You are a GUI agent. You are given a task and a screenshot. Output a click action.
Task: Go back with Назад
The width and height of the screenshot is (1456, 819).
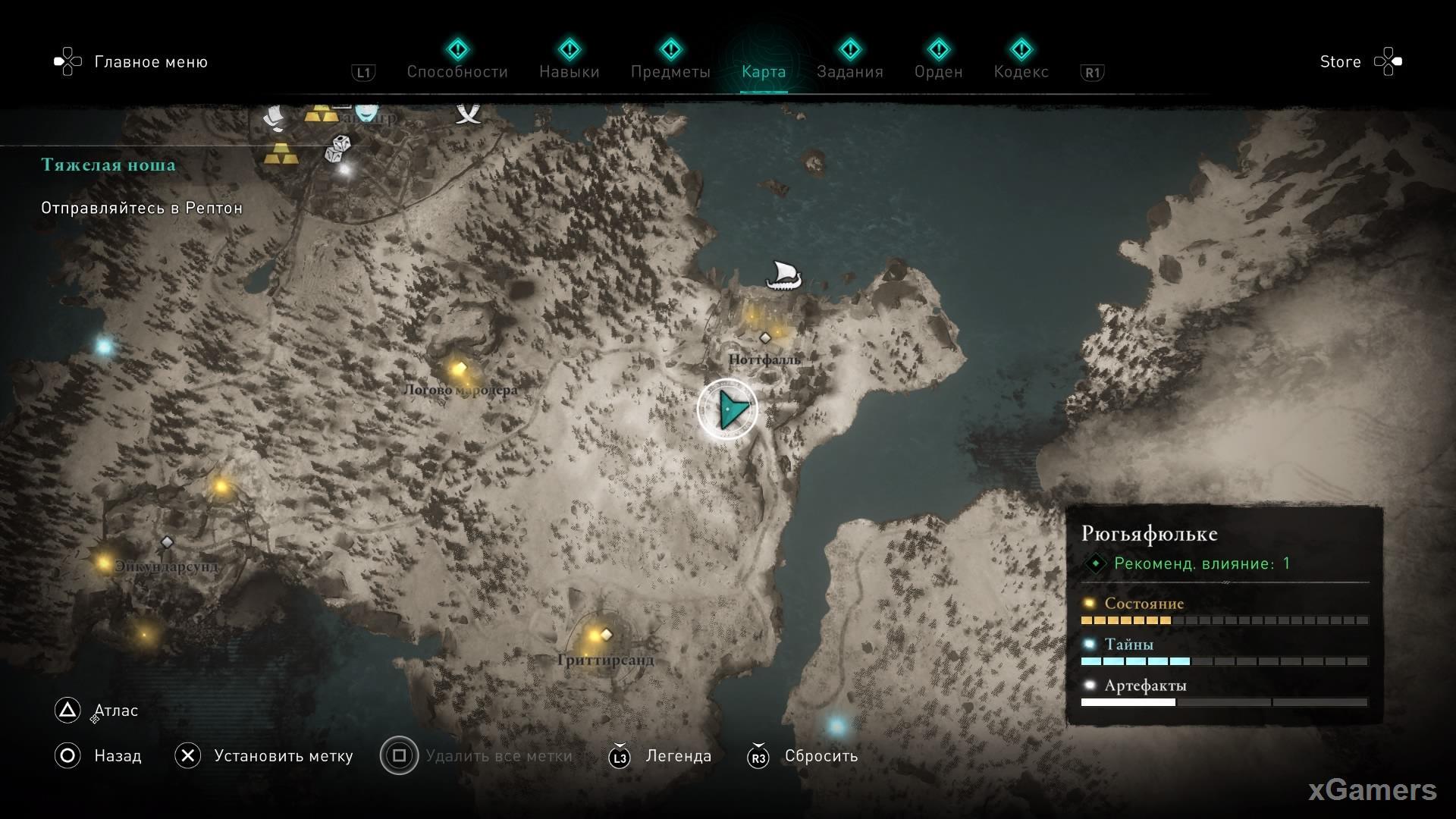117,756
